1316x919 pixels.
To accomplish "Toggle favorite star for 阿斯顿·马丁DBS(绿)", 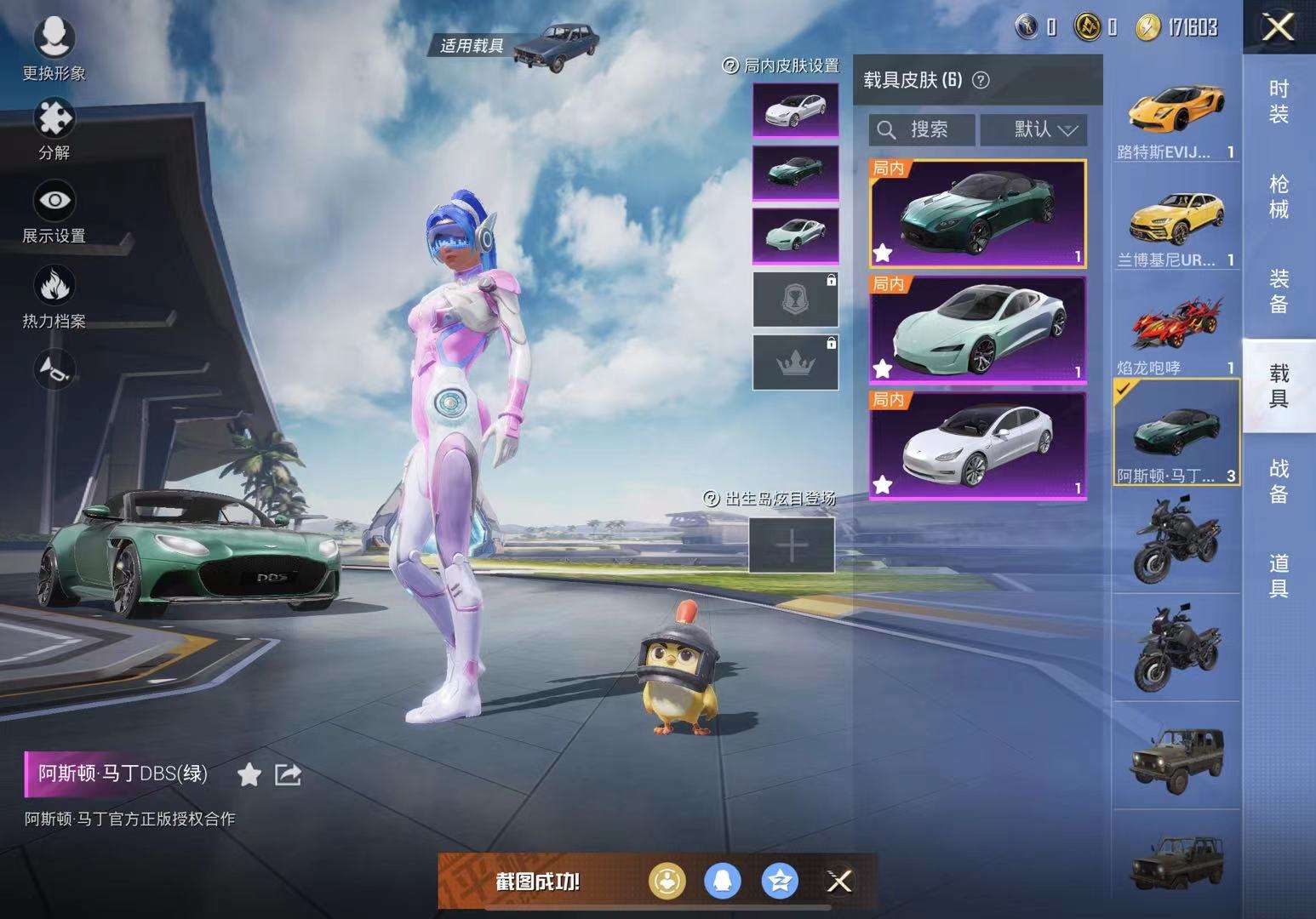I will (x=249, y=775).
